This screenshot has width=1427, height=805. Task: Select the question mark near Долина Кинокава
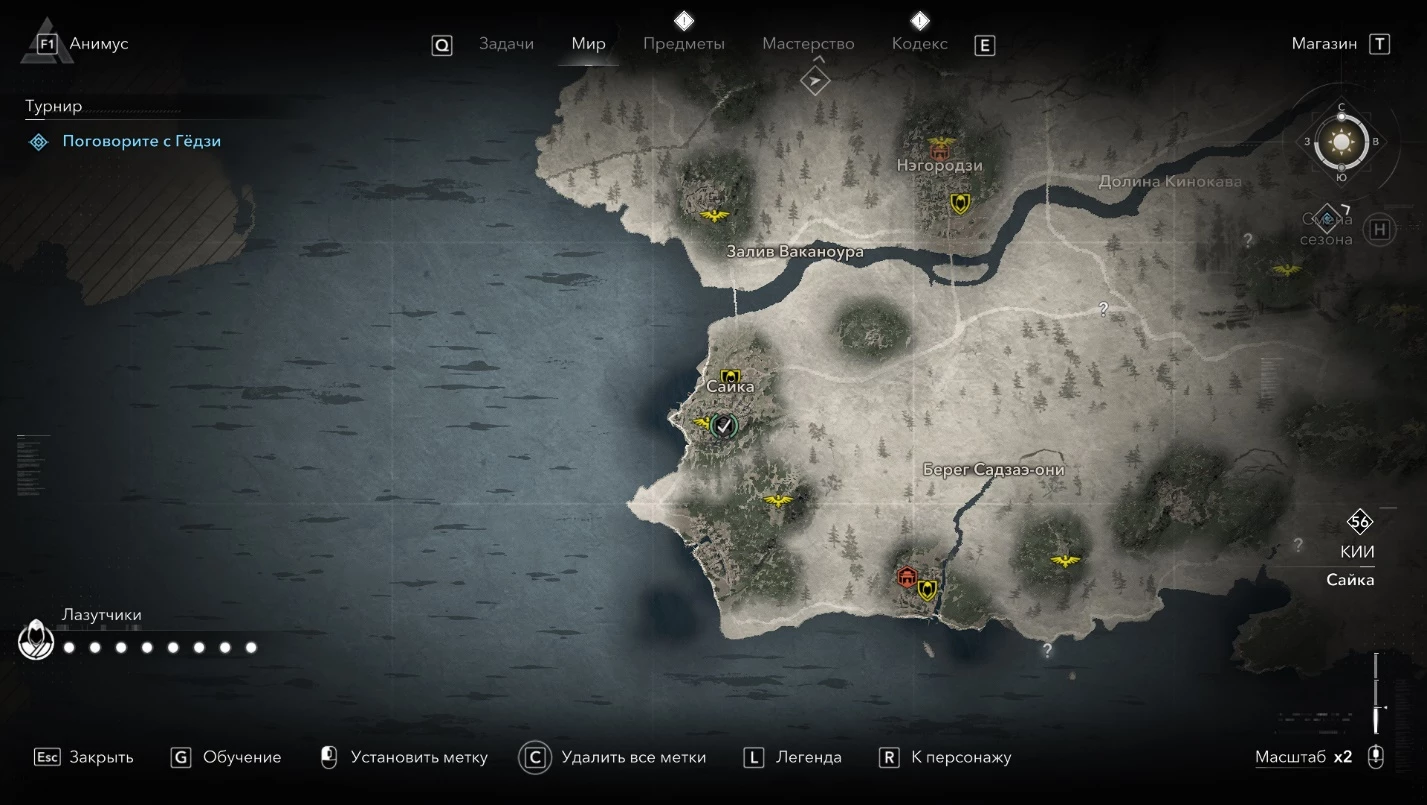pos(1247,240)
